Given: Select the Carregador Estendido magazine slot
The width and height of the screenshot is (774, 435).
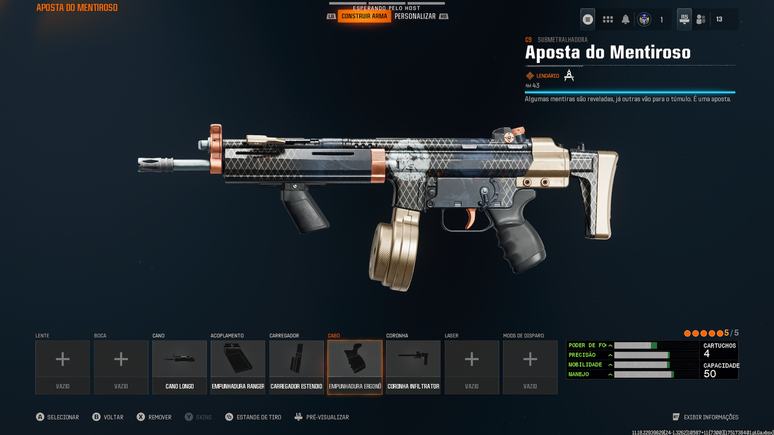Looking at the screenshot, I should coord(296,366).
